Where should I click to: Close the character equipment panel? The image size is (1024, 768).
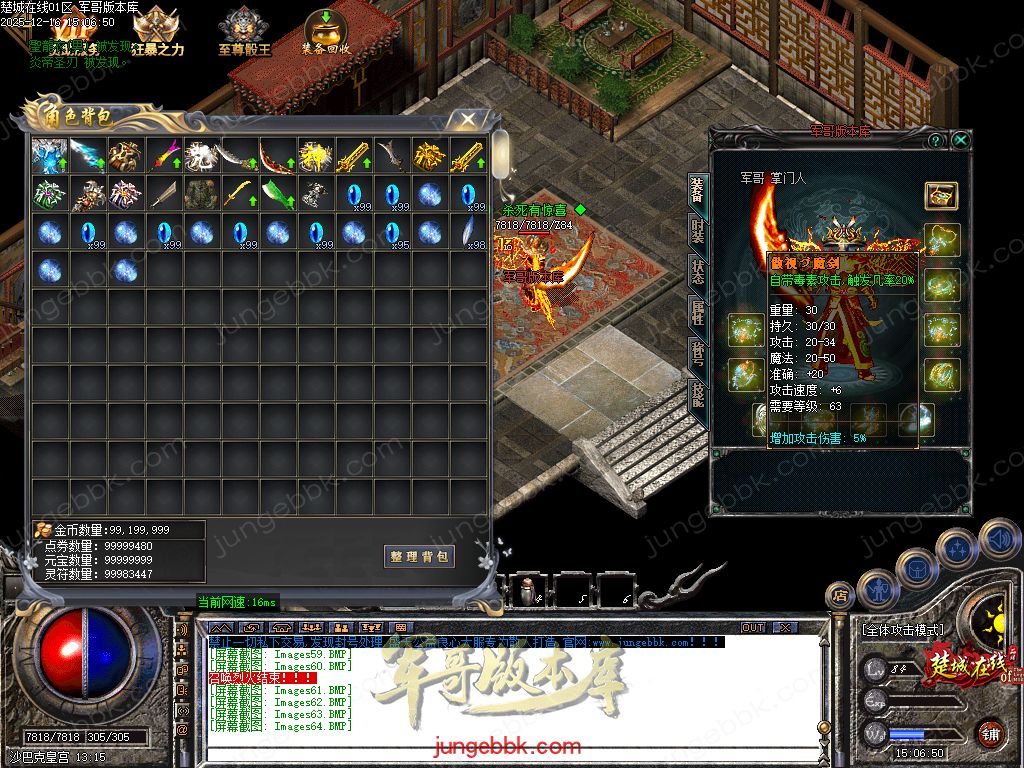click(960, 141)
